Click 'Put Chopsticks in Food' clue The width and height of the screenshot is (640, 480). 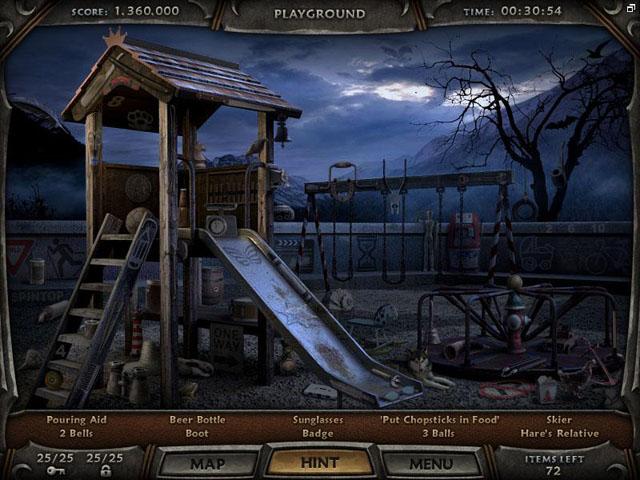[439, 420]
